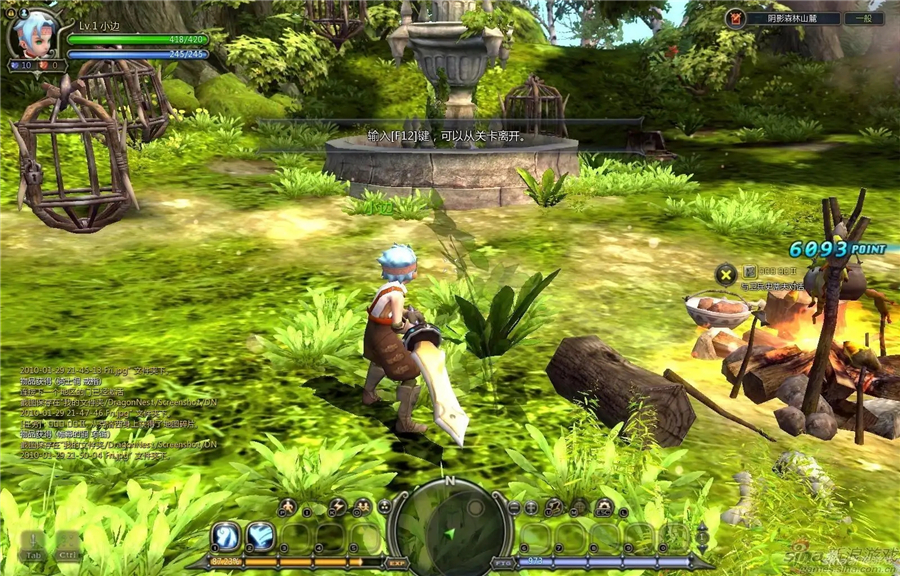Click the yellow X quest marker icon
The height and width of the screenshot is (576, 900).
pos(725,273)
